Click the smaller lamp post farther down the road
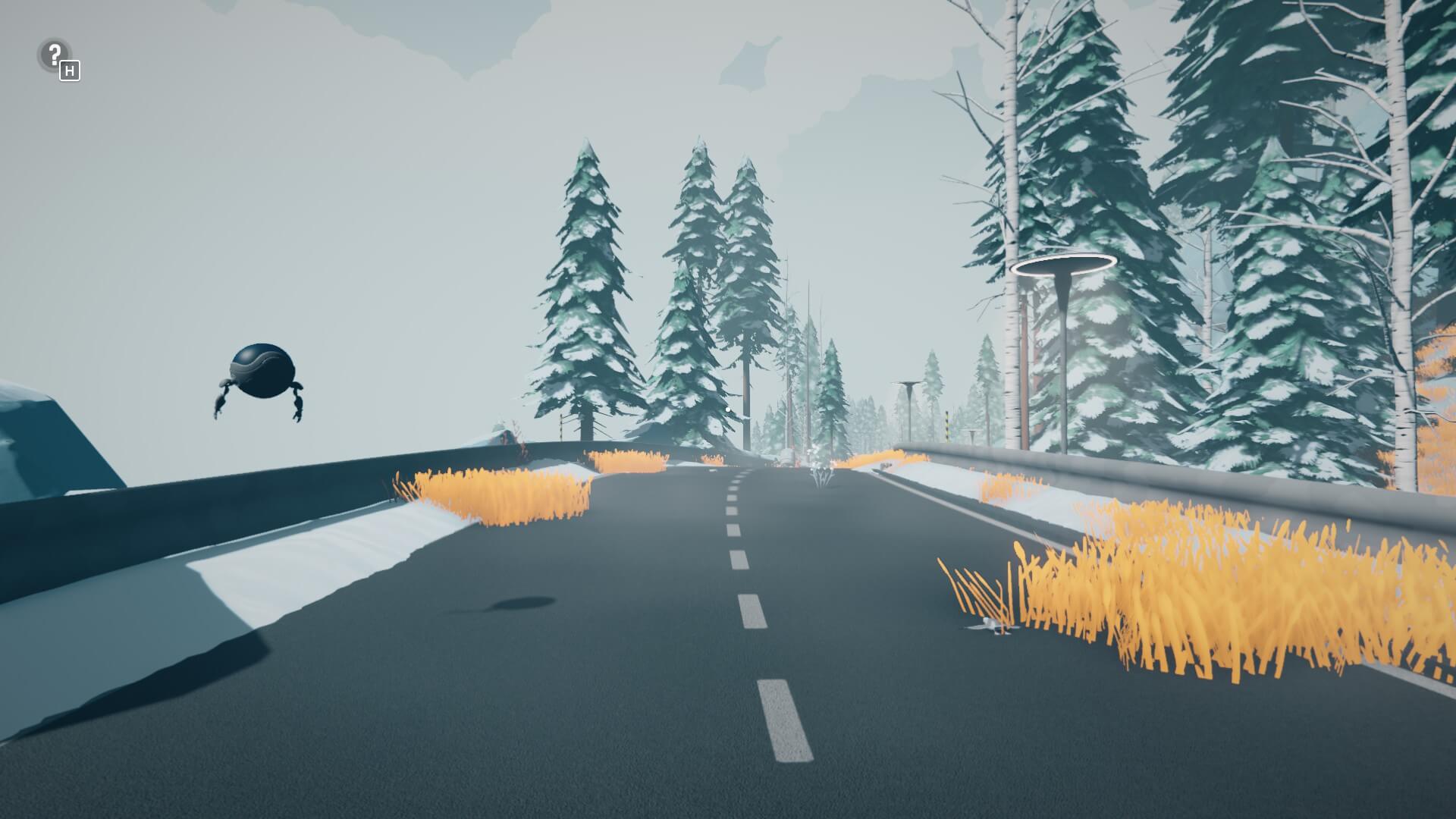This screenshot has height=819, width=1456. 907,387
